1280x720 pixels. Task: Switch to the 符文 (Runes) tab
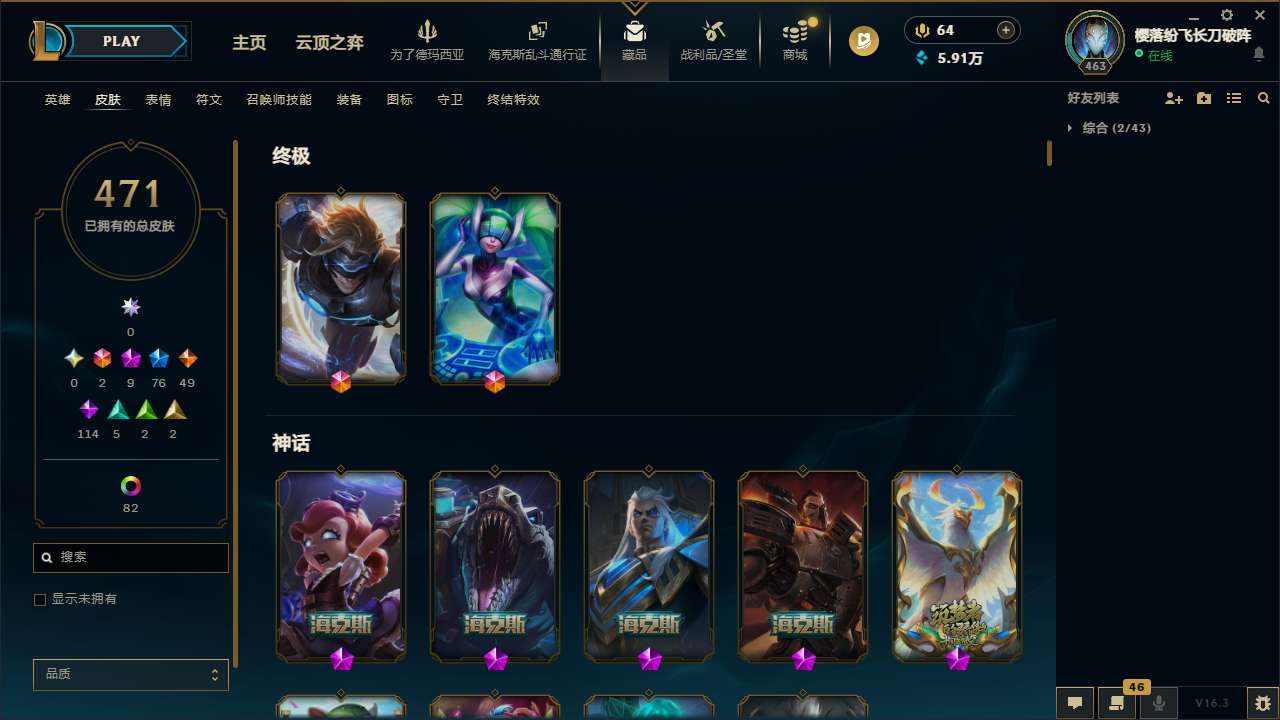[208, 99]
